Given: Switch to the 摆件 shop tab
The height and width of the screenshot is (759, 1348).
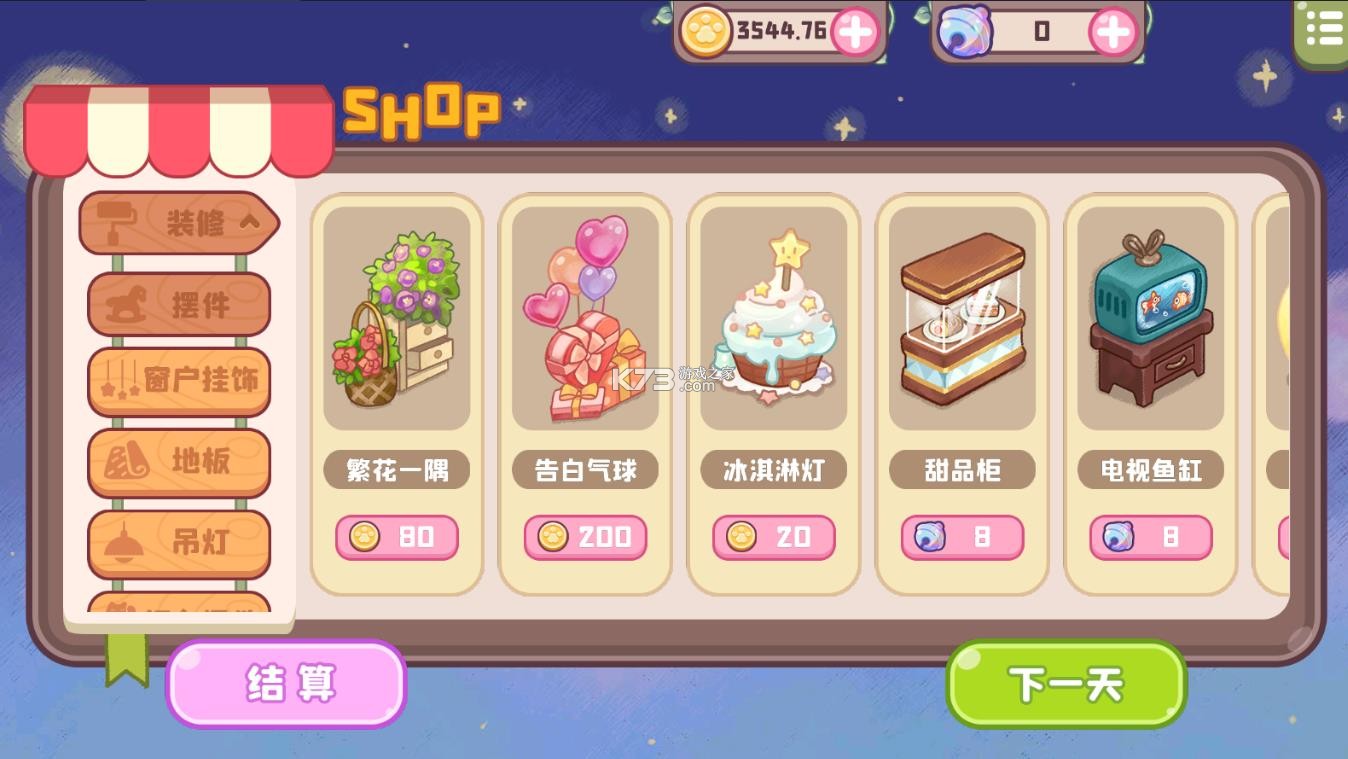Looking at the screenshot, I should [178, 303].
